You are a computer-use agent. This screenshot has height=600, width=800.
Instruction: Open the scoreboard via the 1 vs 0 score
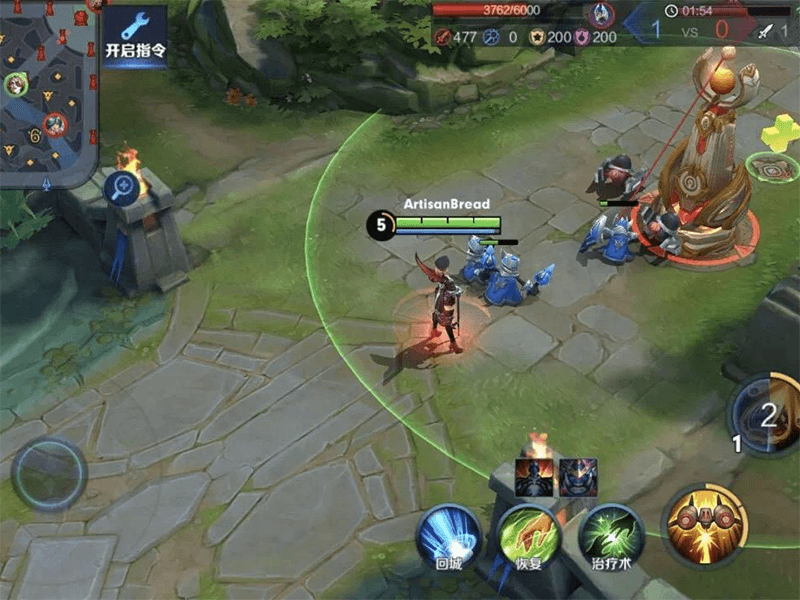(690, 29)
